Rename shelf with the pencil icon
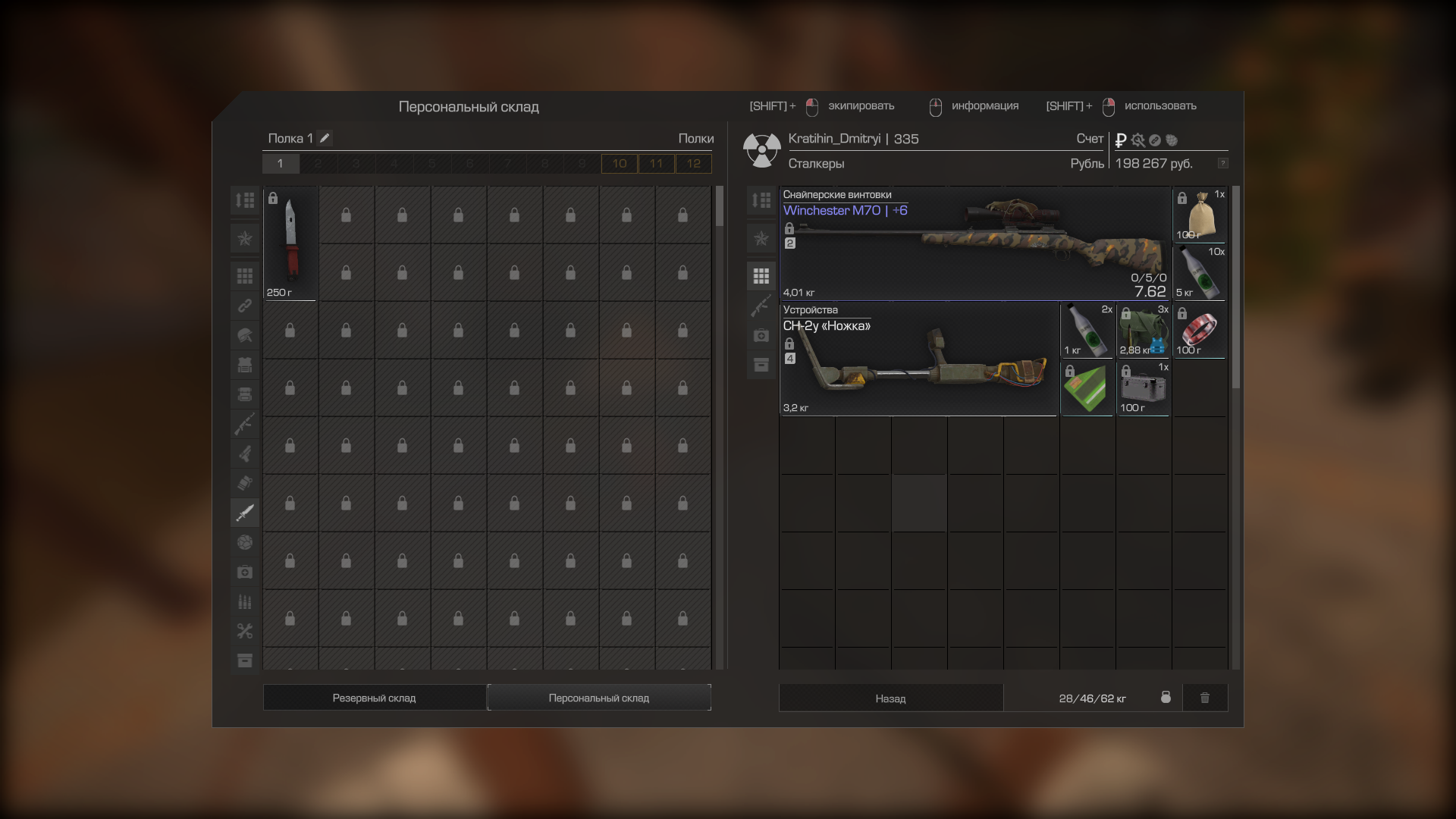 (325, 138)
